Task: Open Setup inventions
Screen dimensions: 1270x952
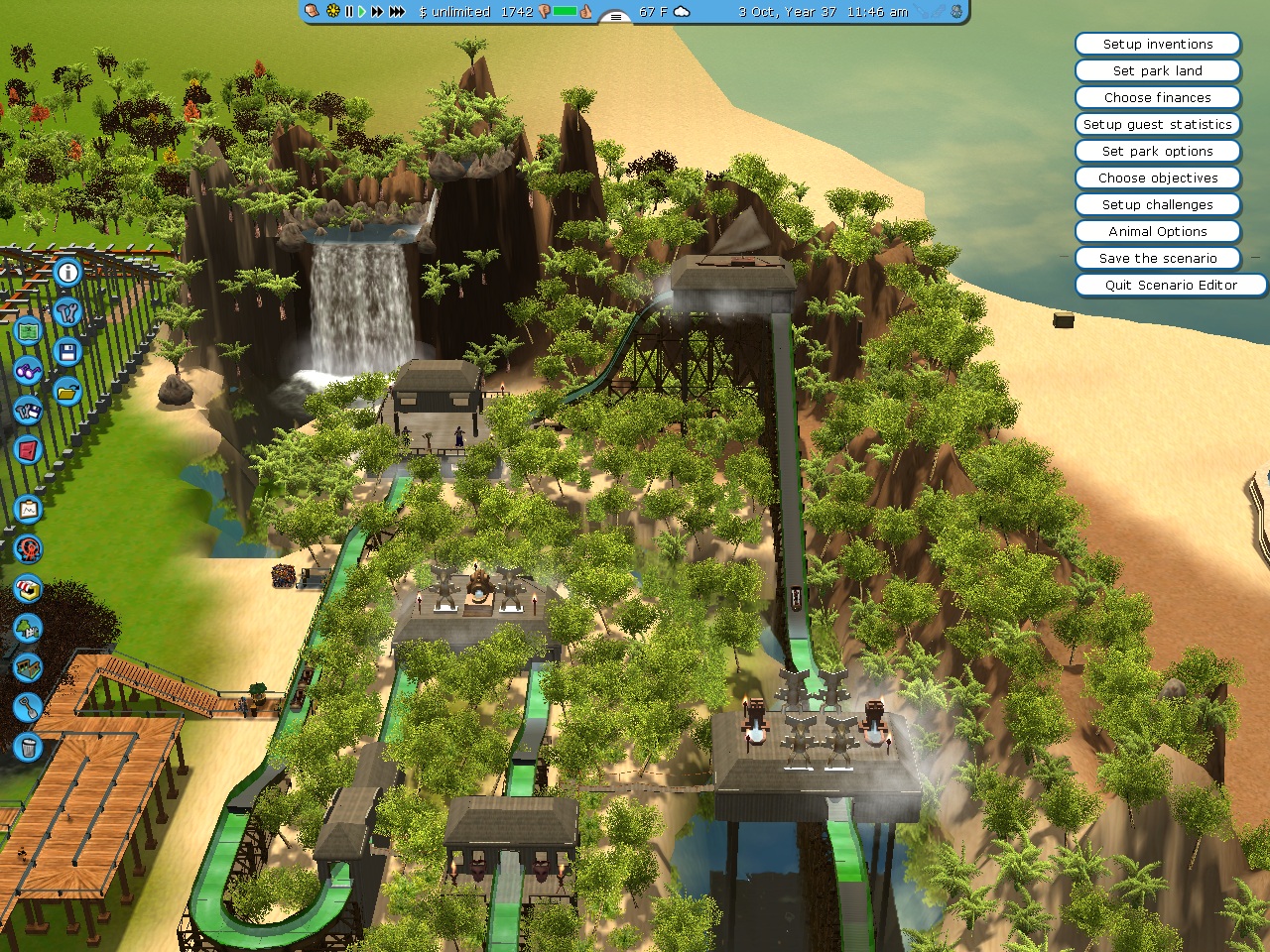Action: click(1157, 45)
